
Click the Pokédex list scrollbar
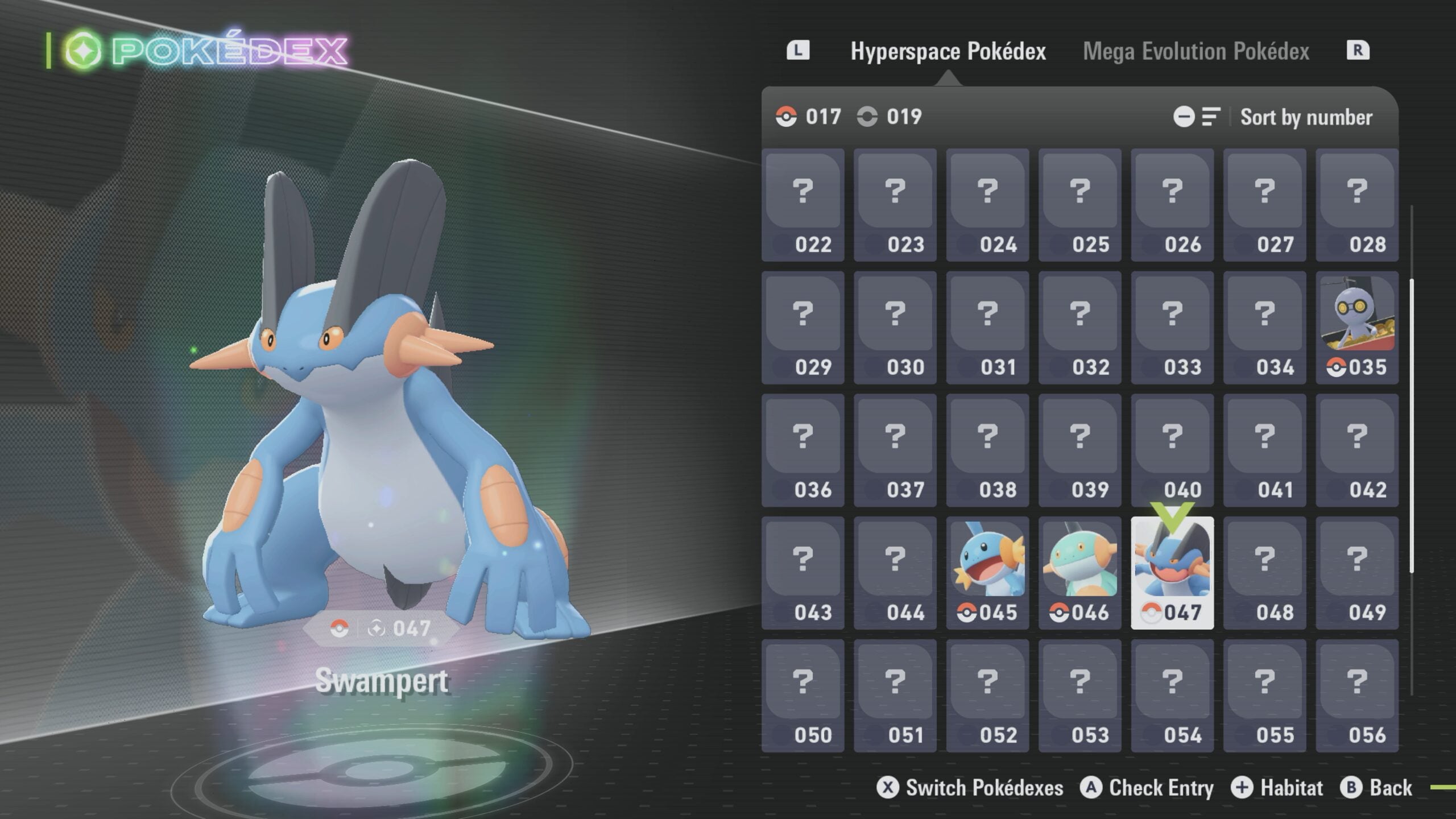(1411, 427)
